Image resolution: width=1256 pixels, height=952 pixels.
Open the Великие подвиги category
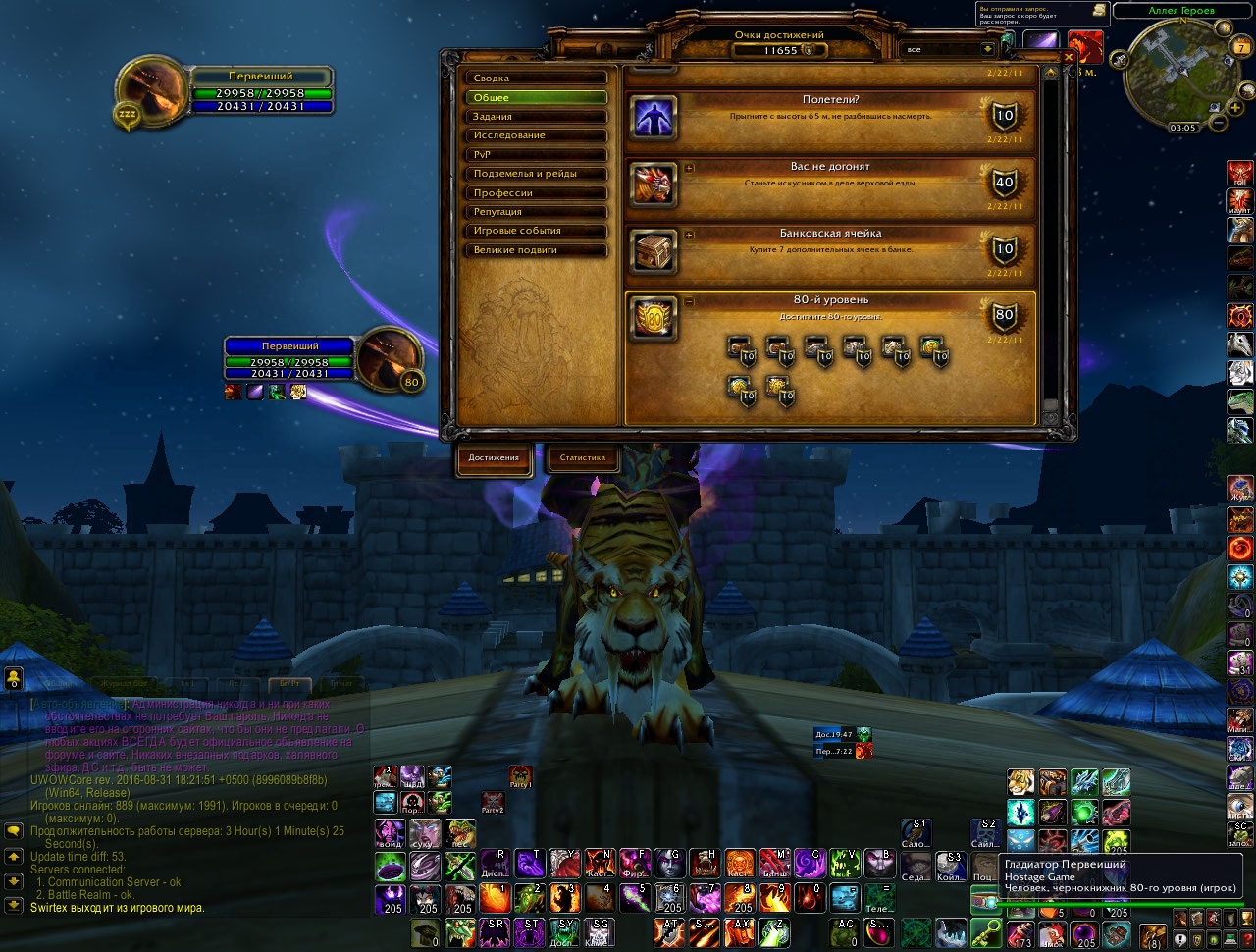[536, 250]
